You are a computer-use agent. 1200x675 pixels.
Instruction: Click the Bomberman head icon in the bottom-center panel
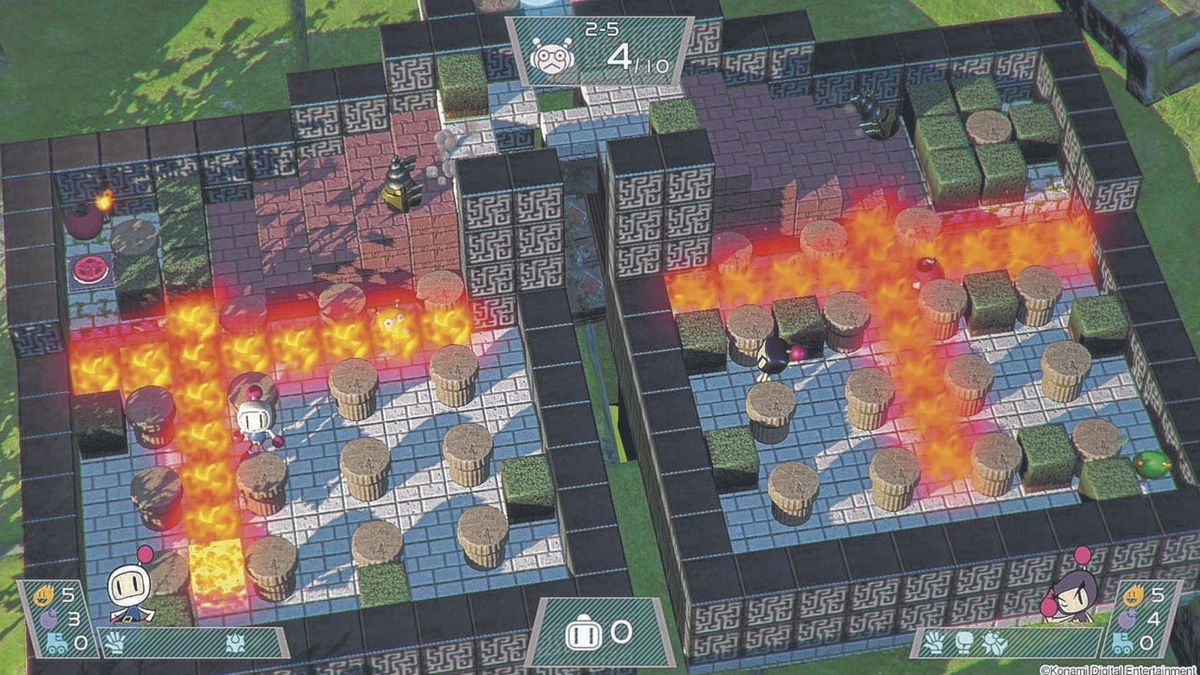tap(582, 632)
